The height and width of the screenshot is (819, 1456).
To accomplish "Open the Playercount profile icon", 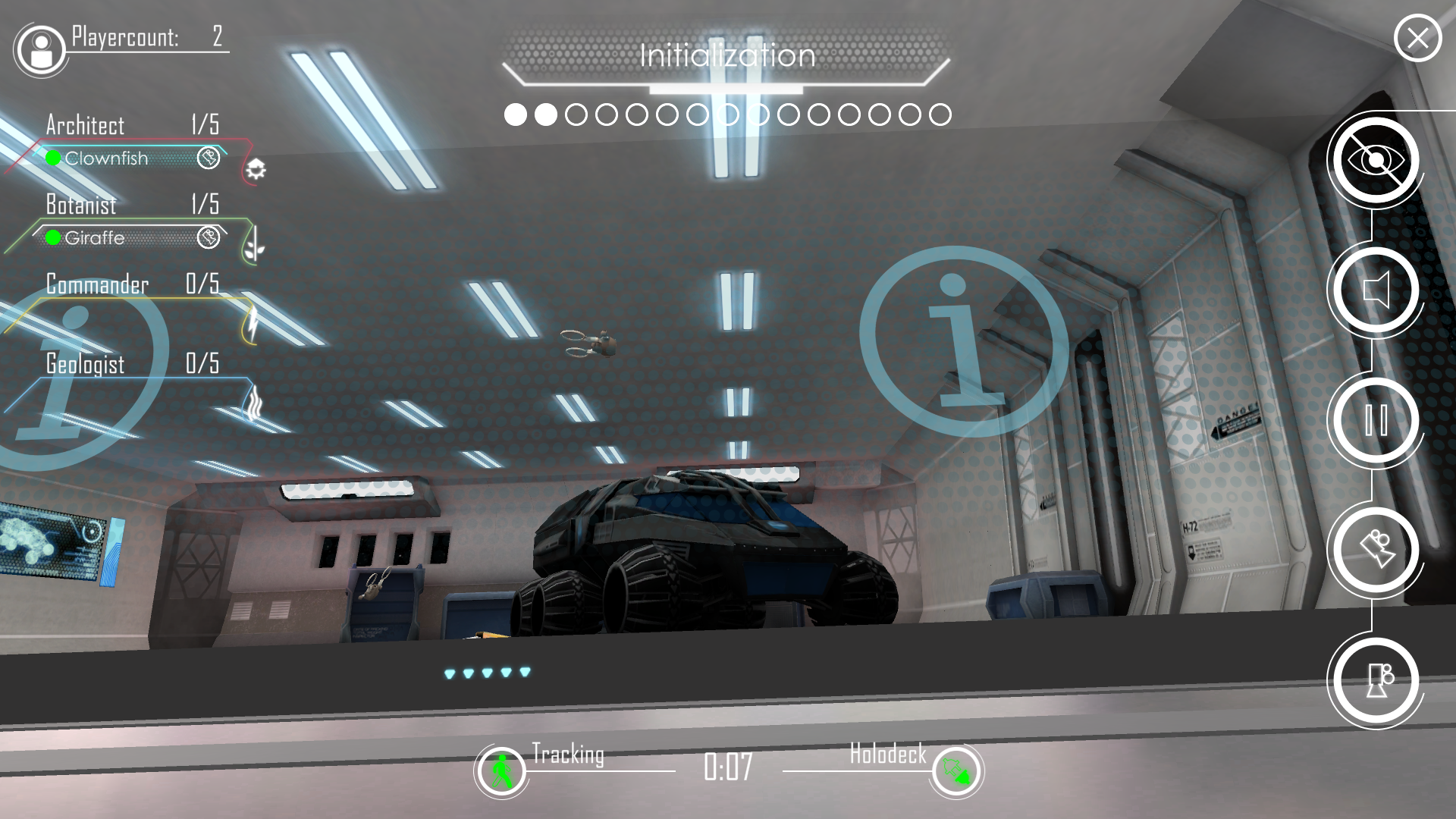I will click(41, 50).
